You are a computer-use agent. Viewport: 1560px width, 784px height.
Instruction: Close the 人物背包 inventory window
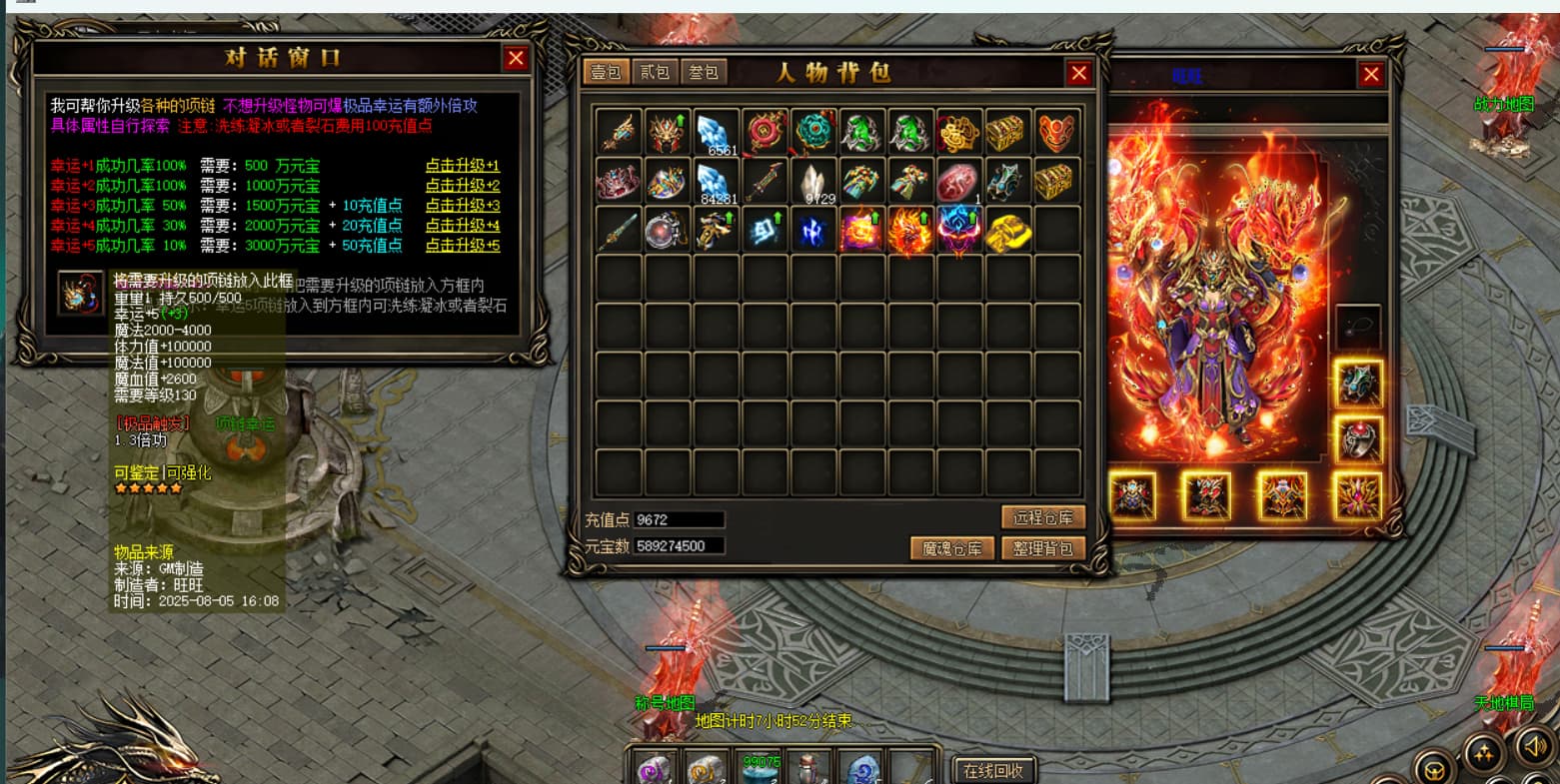1079,73
